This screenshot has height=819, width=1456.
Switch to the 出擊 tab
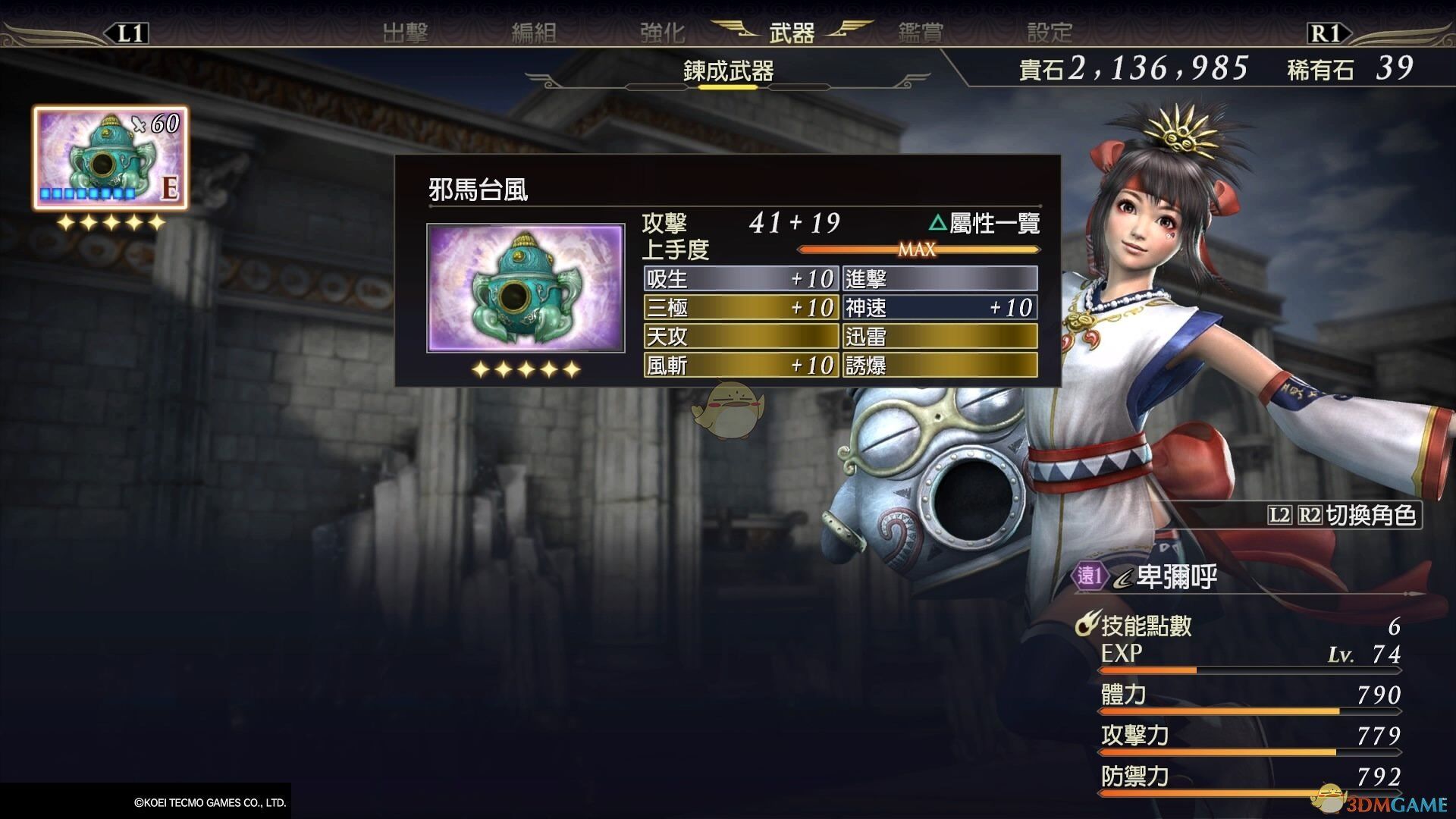(x=405, y=33)
